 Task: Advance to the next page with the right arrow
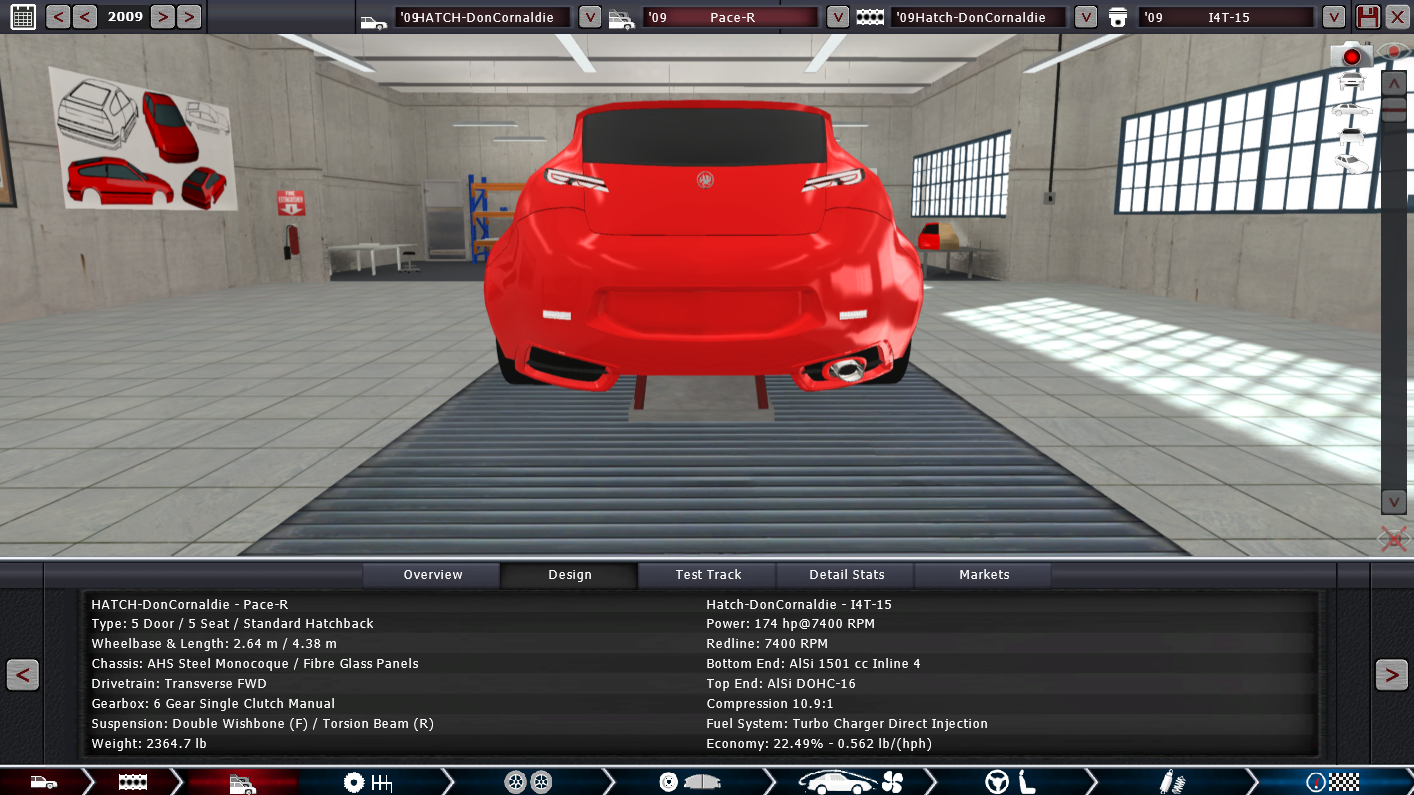[1391, 675]
